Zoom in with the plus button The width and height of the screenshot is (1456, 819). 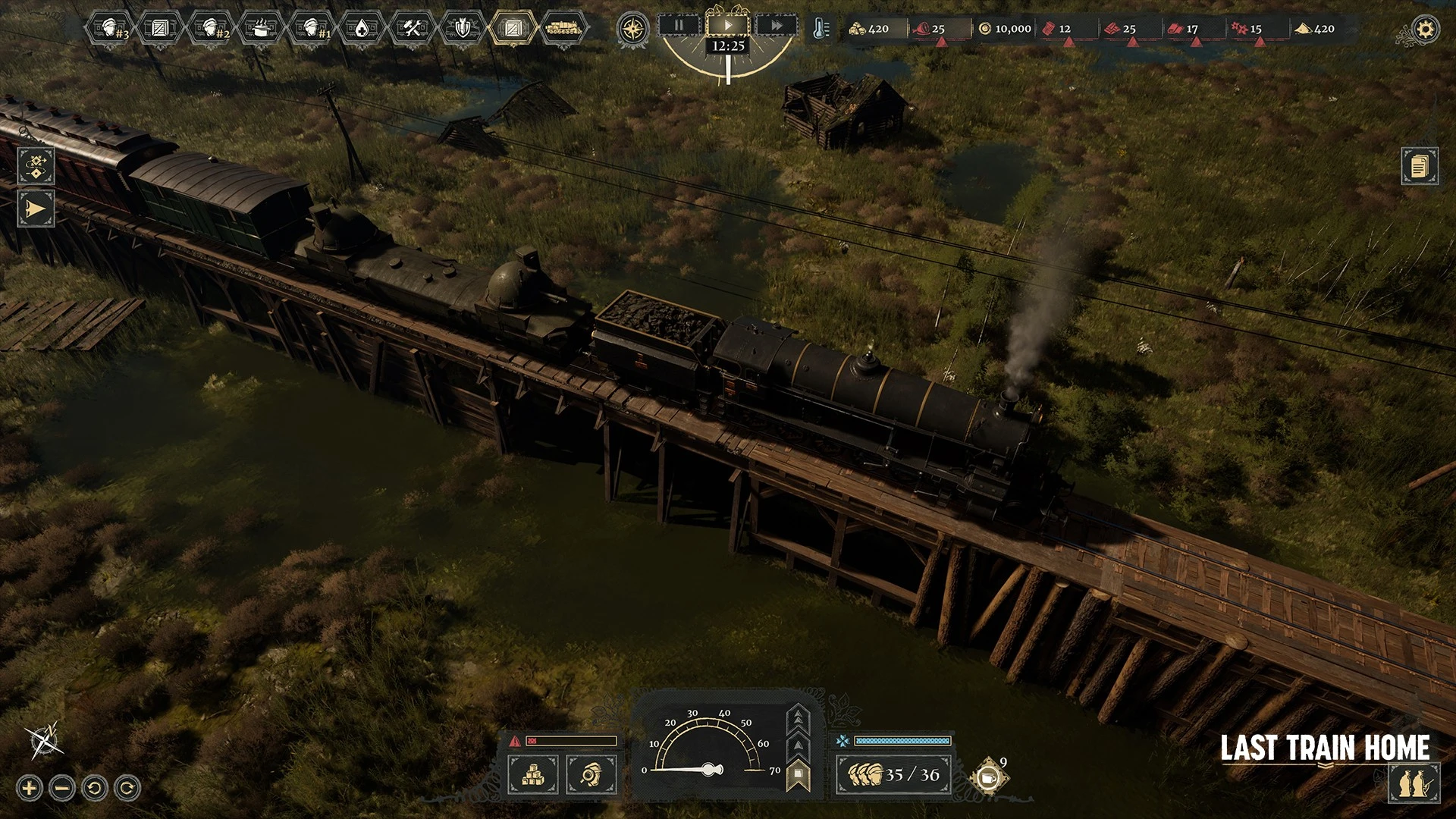pyautogui.click(x=30, y=788)
